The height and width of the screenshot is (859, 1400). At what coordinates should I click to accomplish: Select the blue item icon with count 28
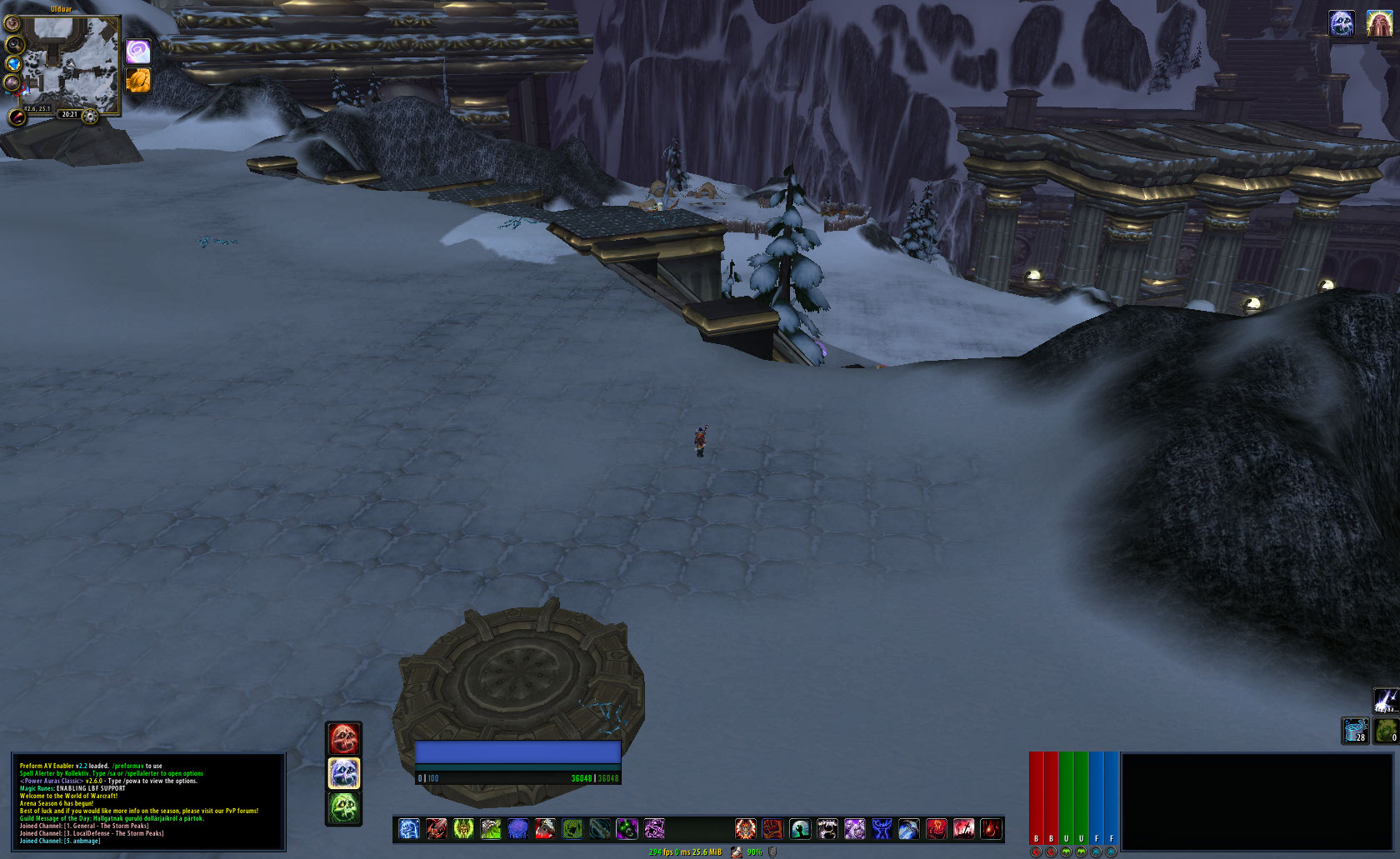(1355, 731)
